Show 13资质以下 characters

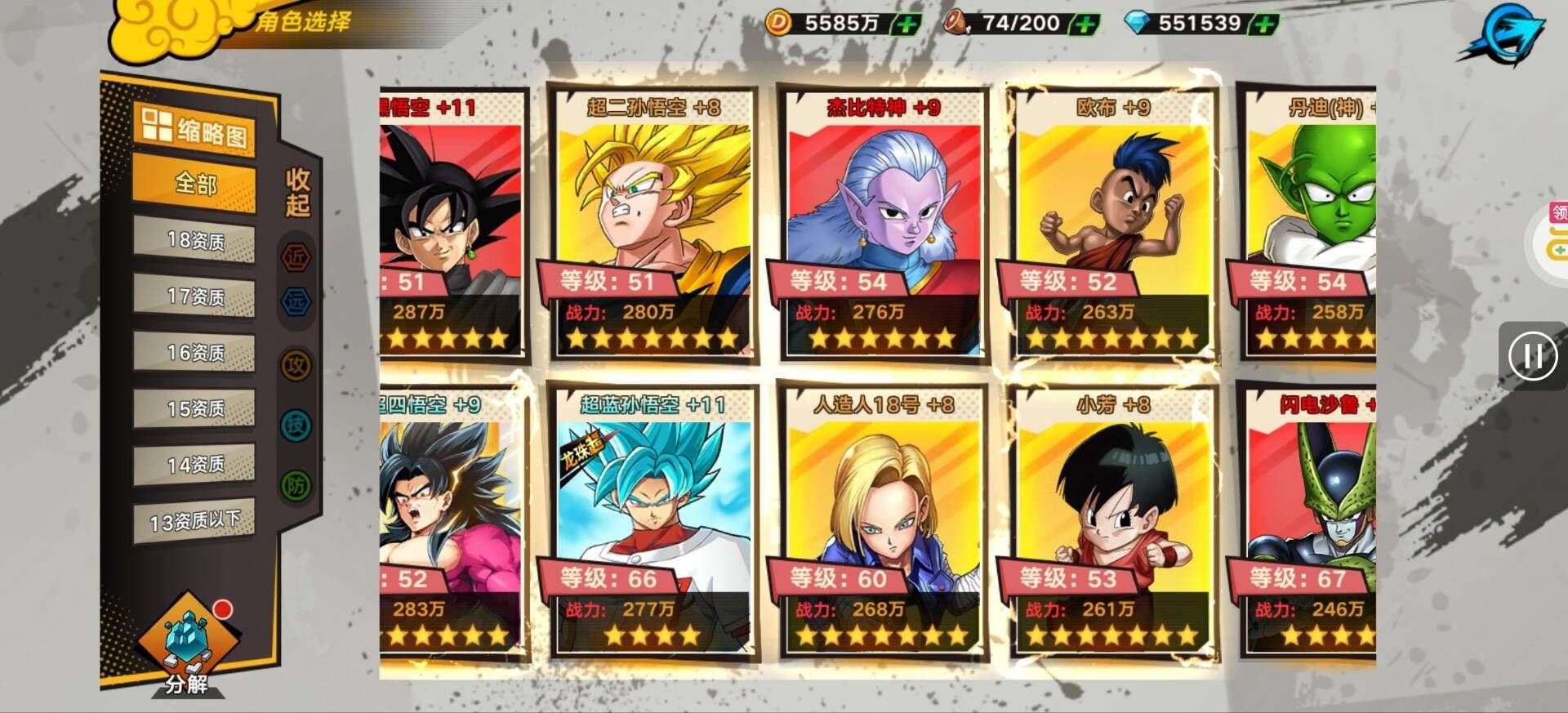(x=195, y=520)
